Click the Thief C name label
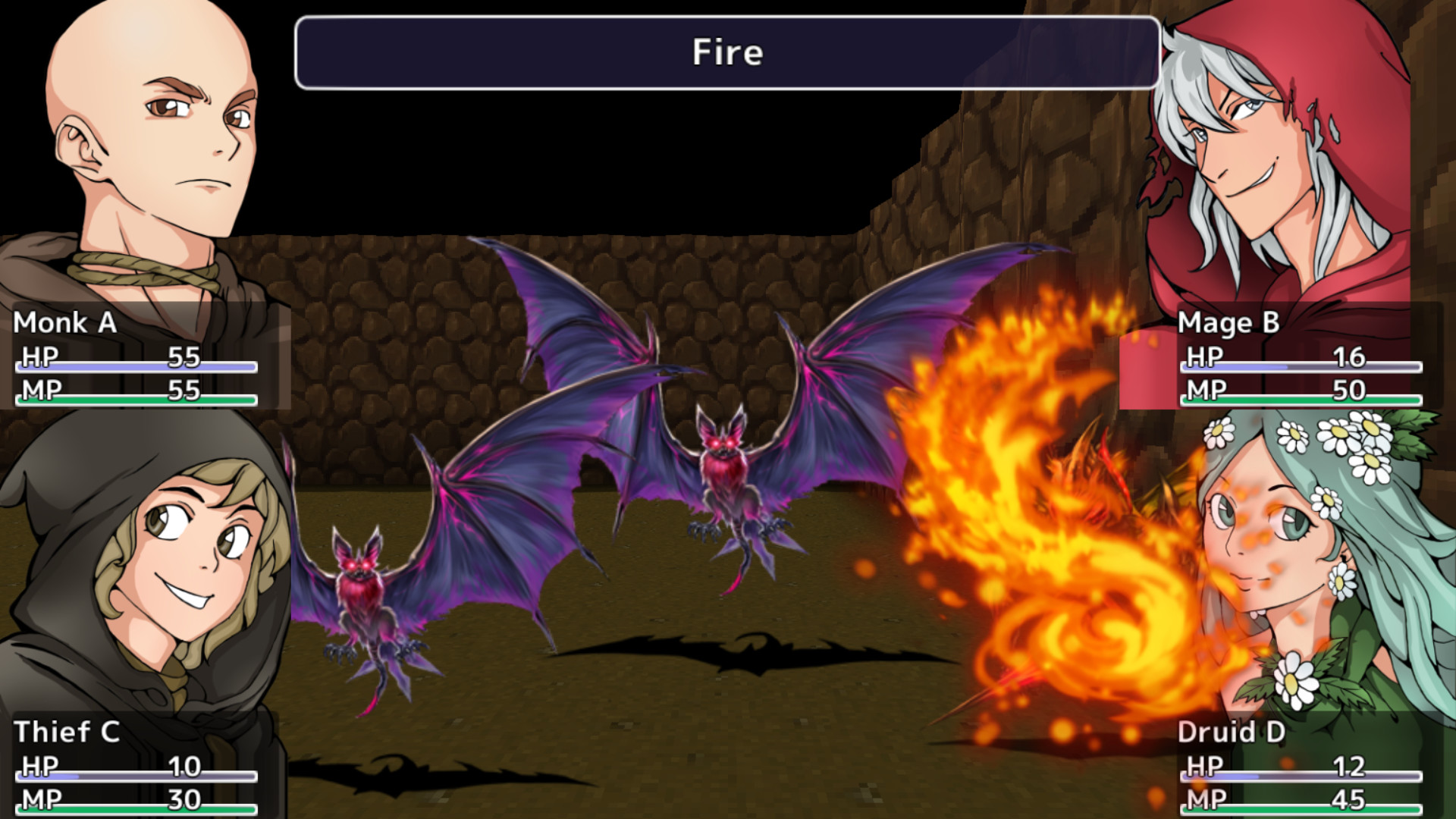Viewport: 1456px width, 819px height. [68, 732]
